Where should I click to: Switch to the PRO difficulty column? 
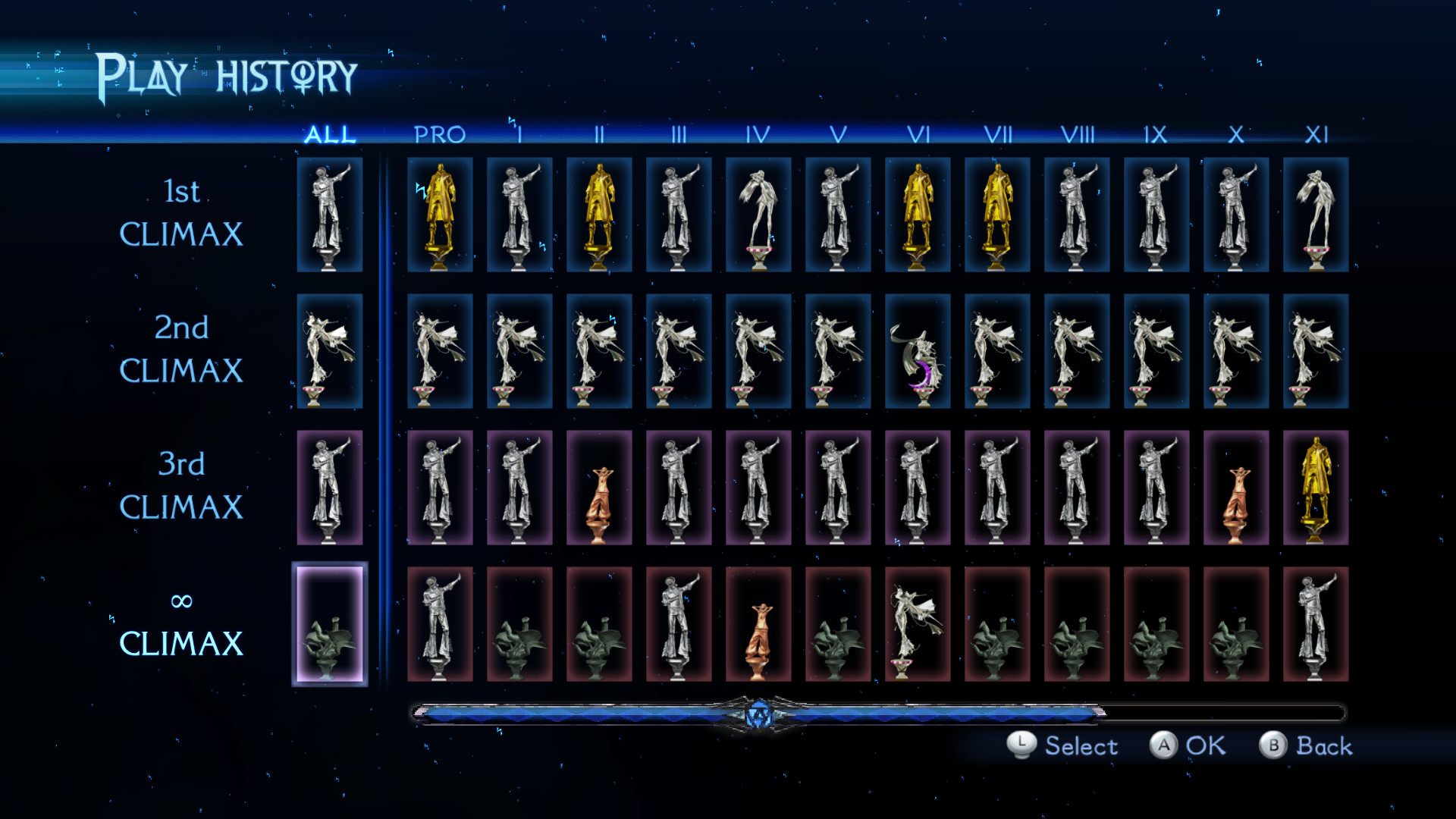pyautogui.click(x=438, y=135)
